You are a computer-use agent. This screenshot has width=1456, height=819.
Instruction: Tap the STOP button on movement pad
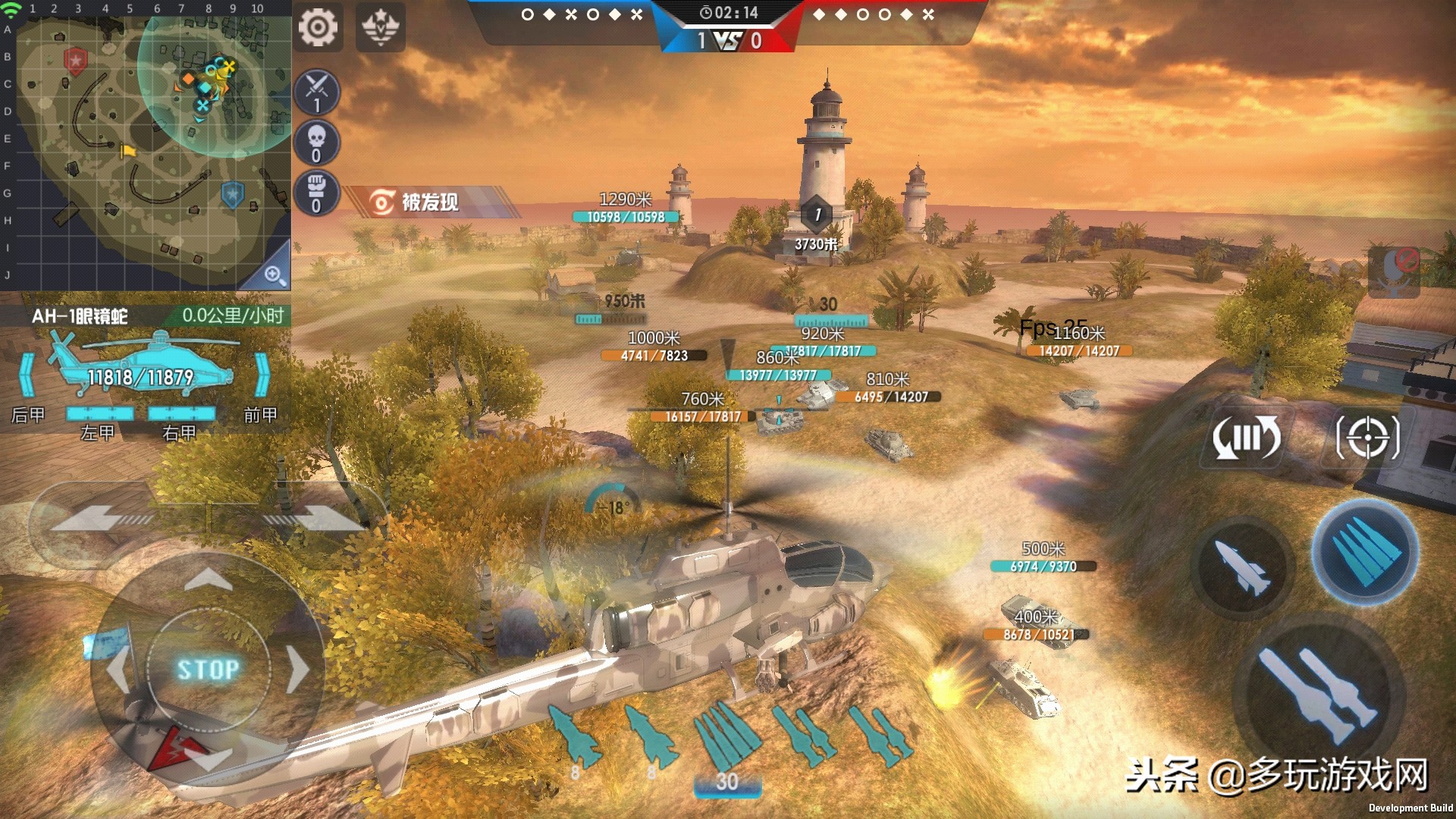(x=209, y=669)
